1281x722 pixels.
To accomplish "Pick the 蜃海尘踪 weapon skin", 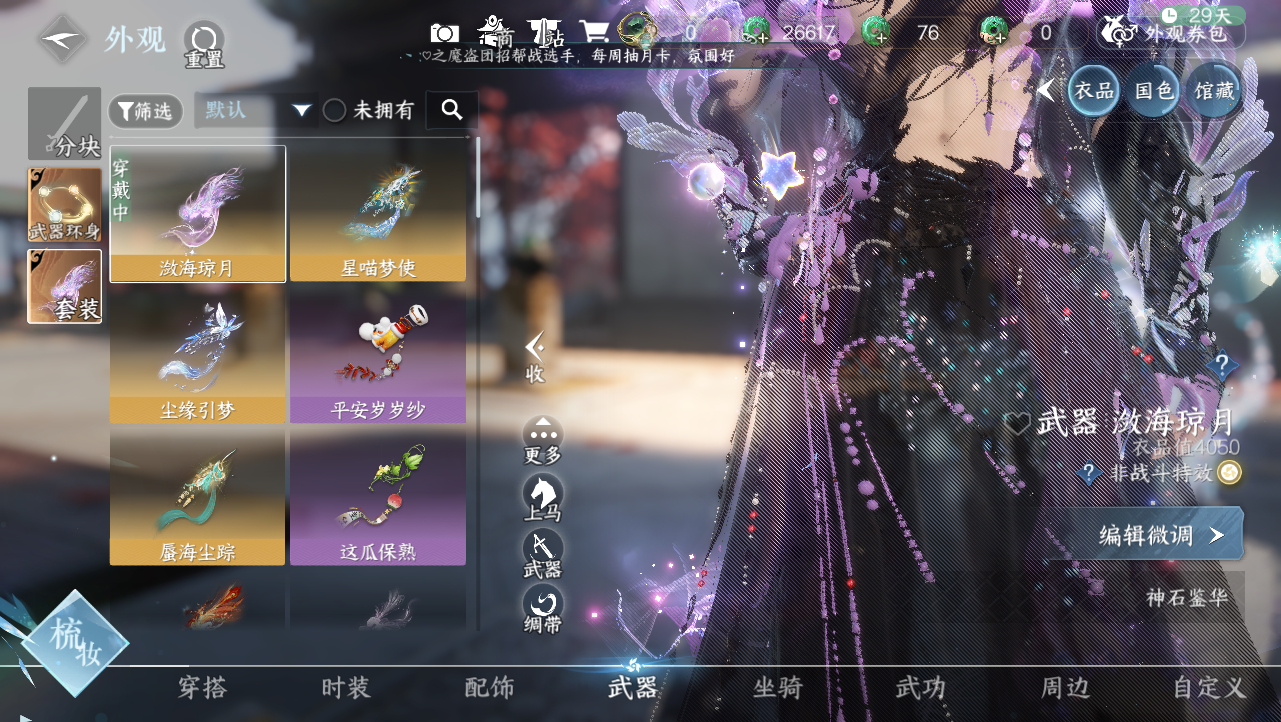I will click(197, 497).
